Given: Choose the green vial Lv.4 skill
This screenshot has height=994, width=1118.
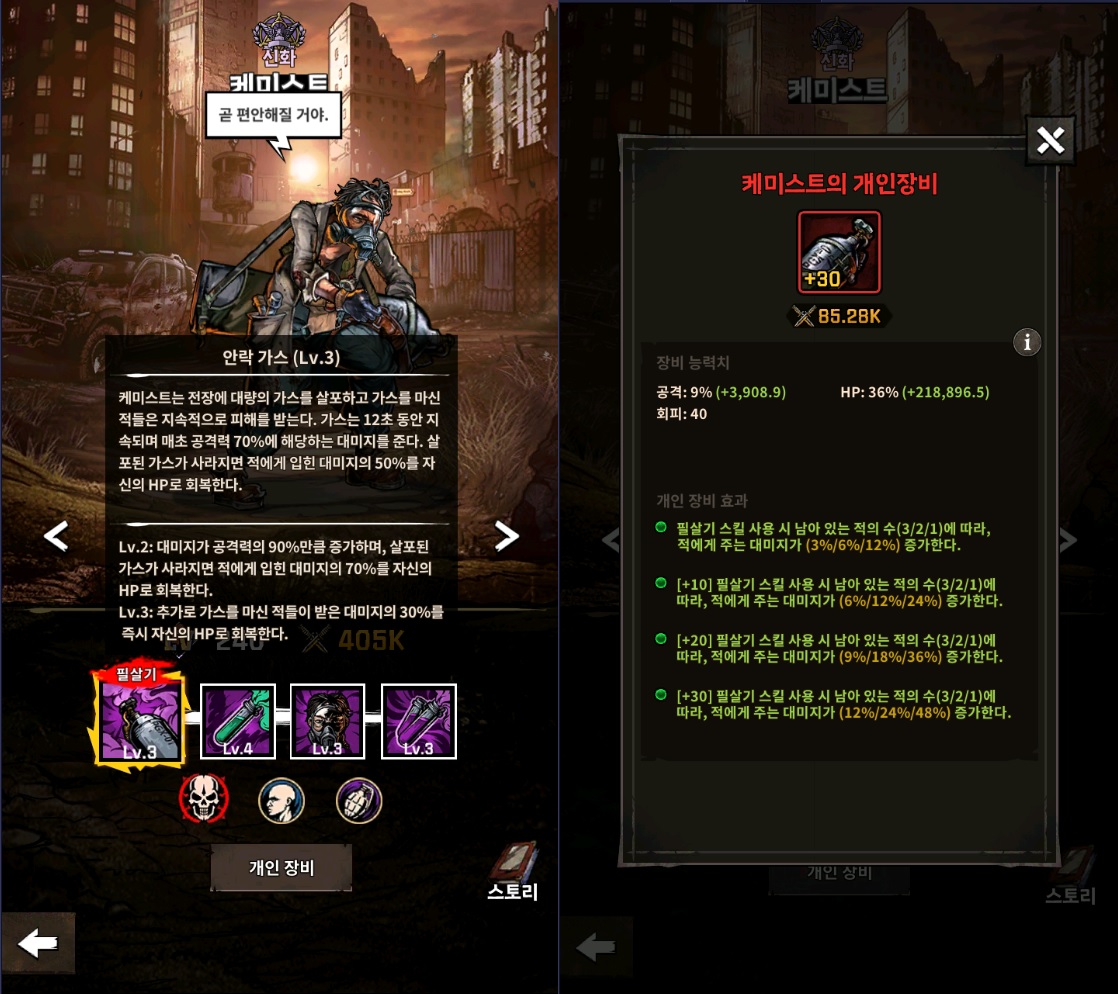Looking at the screenshot, I should coord(238,721).
